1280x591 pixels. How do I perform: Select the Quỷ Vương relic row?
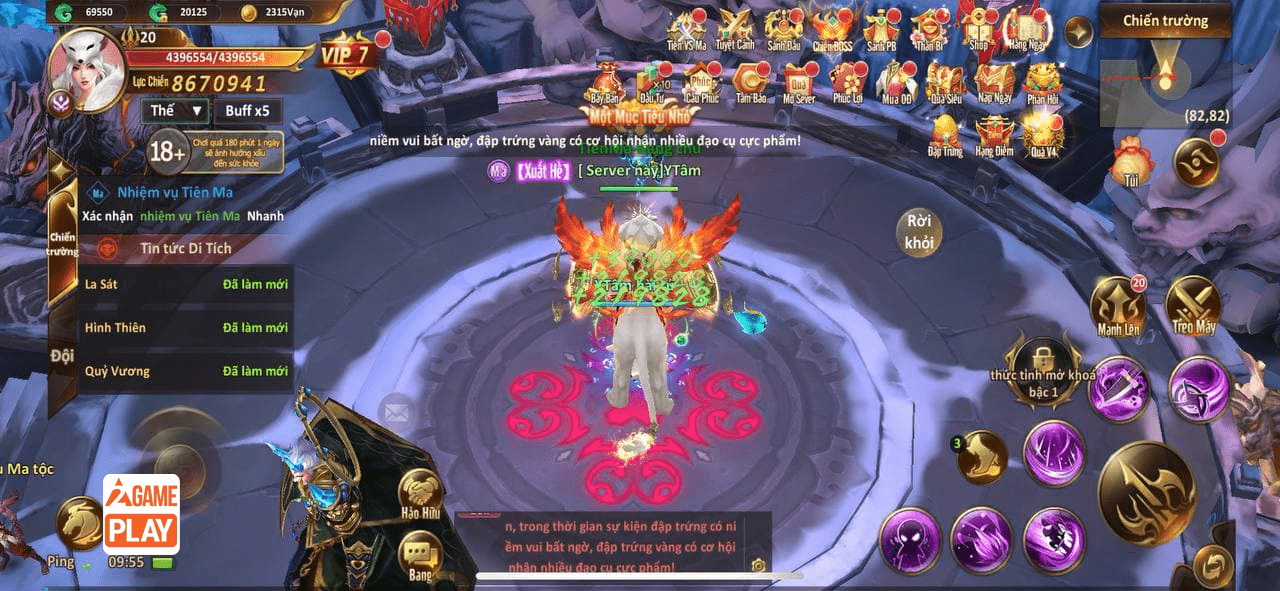(186, 371)
